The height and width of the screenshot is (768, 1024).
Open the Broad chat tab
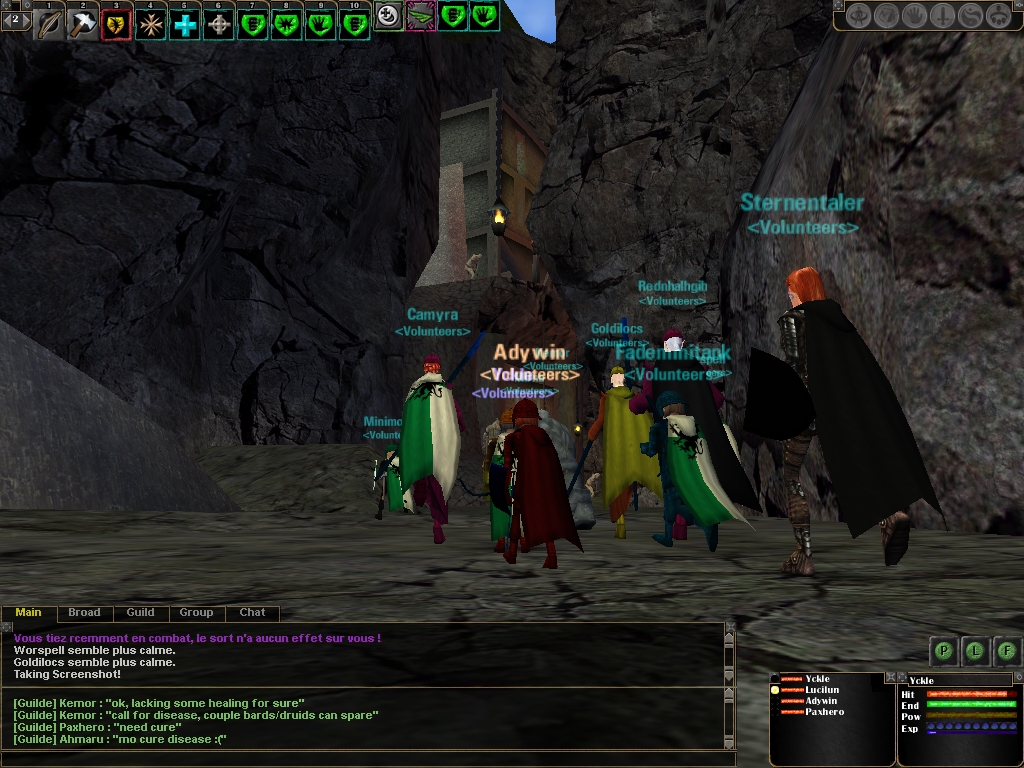click(x=84, y=612)
